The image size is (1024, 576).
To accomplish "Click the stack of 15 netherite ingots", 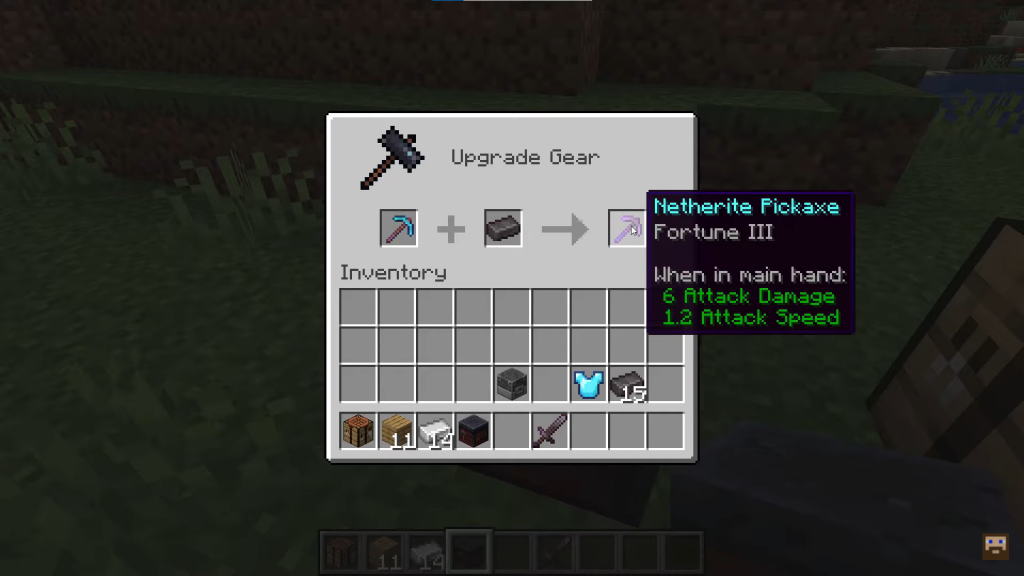I will 627,384.
